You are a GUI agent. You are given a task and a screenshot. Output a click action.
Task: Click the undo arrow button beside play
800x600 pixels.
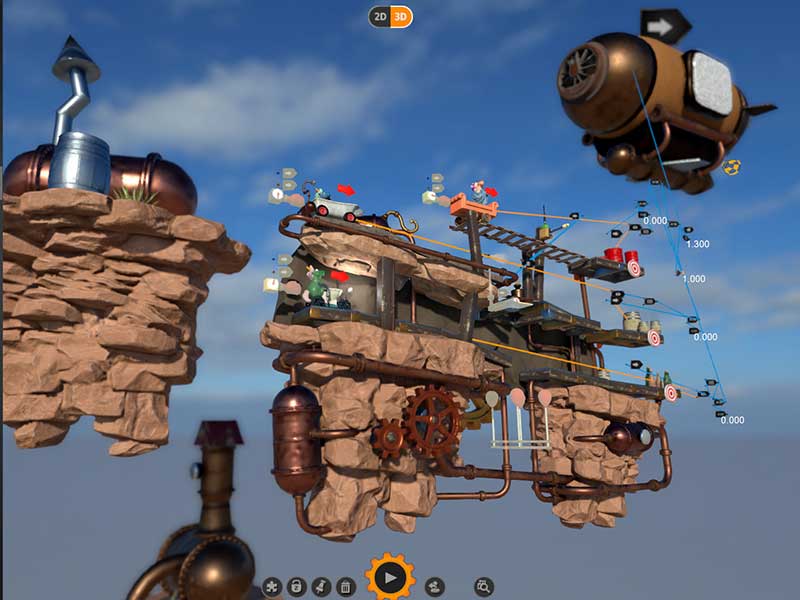pyautogui.click(x=435, y=587)
